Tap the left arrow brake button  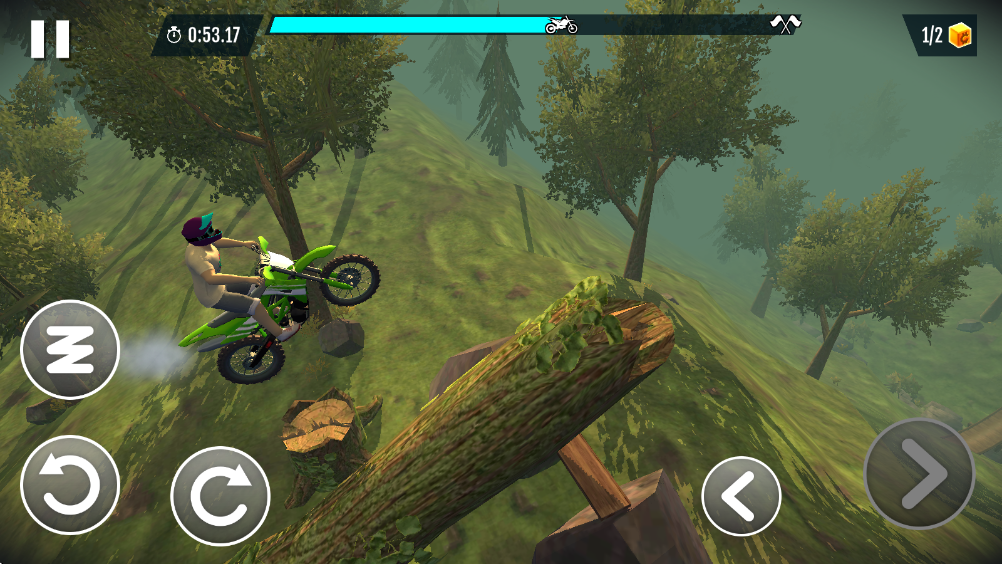coord(741,496)
